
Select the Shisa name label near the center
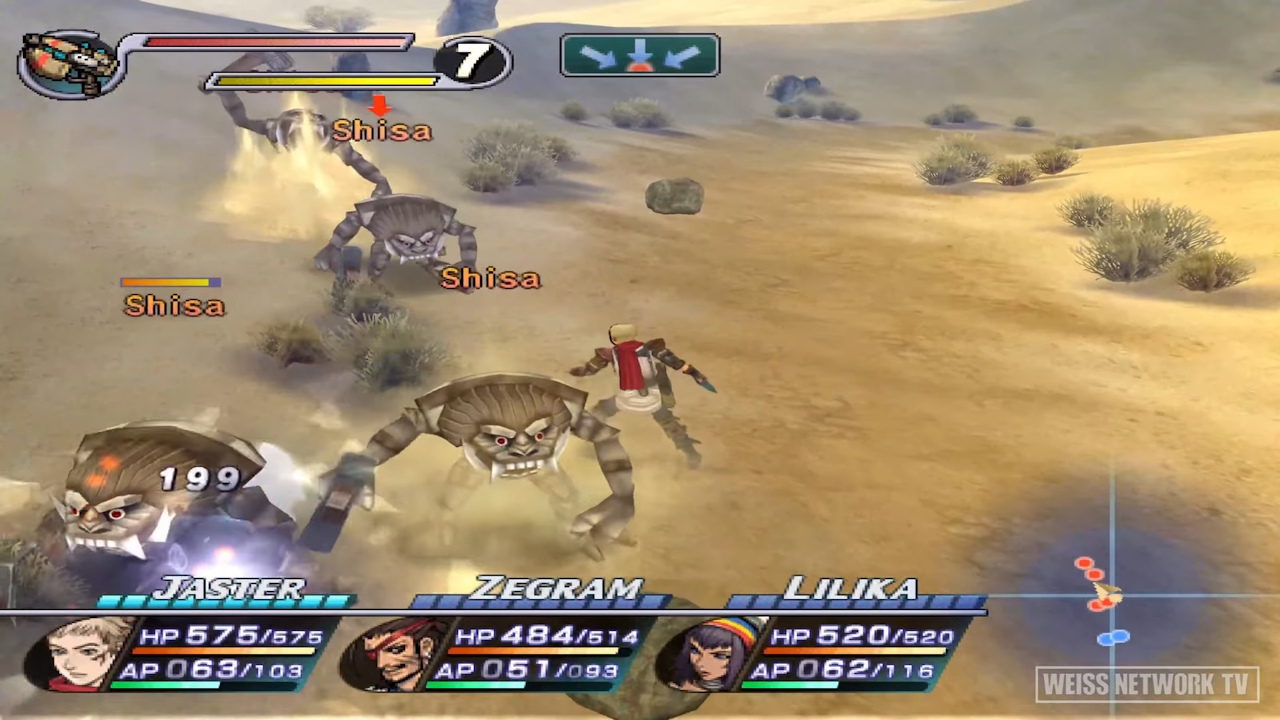(x=489, y=278)
